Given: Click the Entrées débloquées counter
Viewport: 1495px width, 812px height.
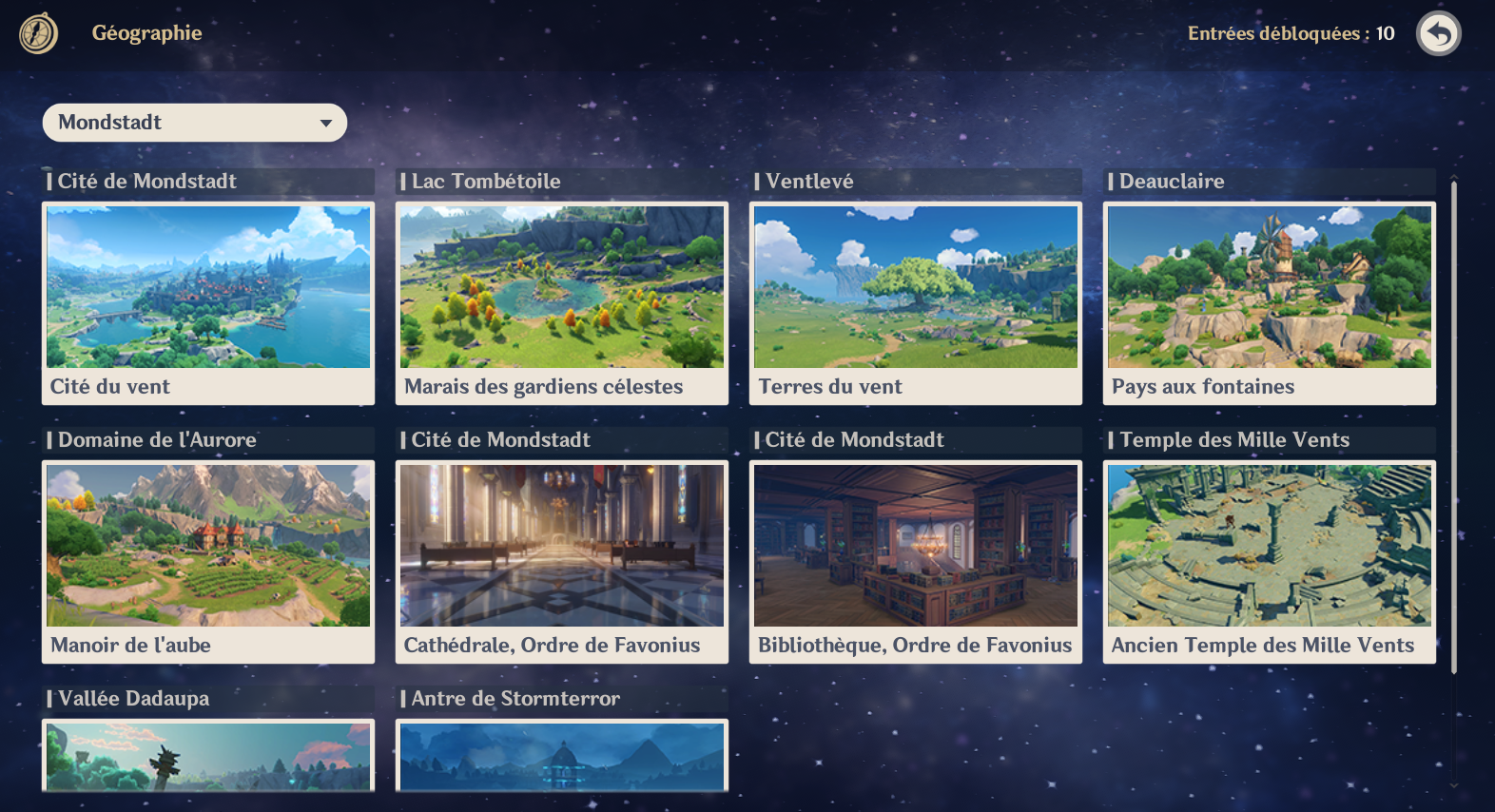Looking at the screenshot, I should click(1289, 32).
